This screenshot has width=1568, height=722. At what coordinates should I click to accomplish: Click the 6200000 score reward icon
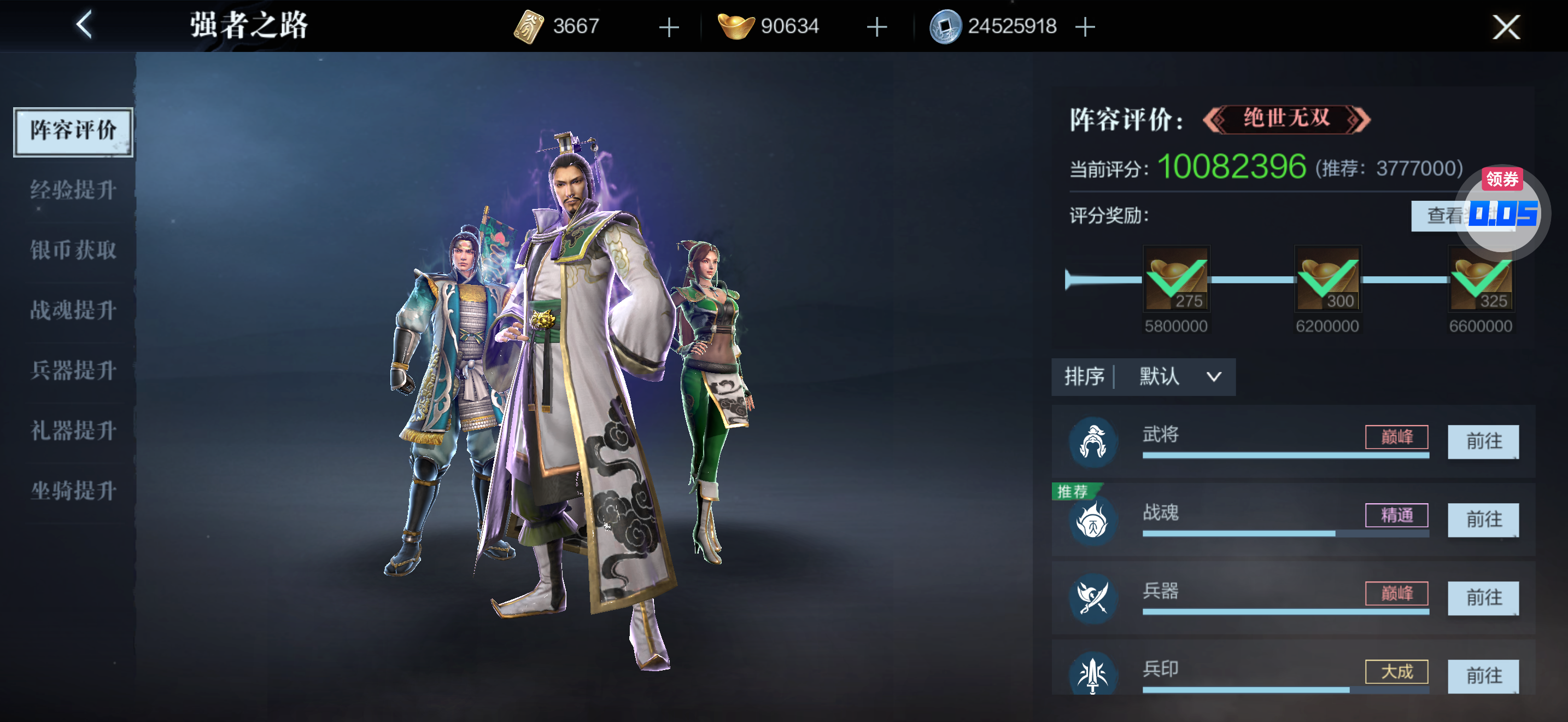(1327, 279)
